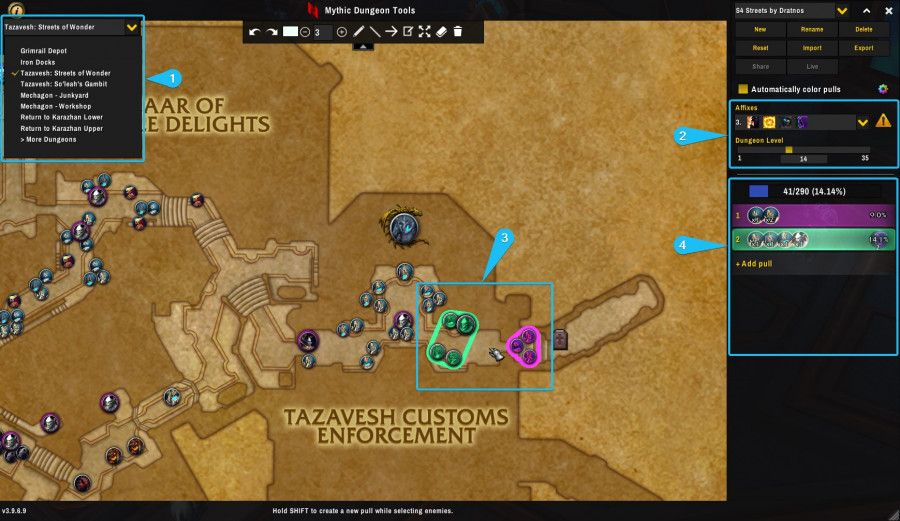
Task: Rename the current route
Action: (812, 30)
